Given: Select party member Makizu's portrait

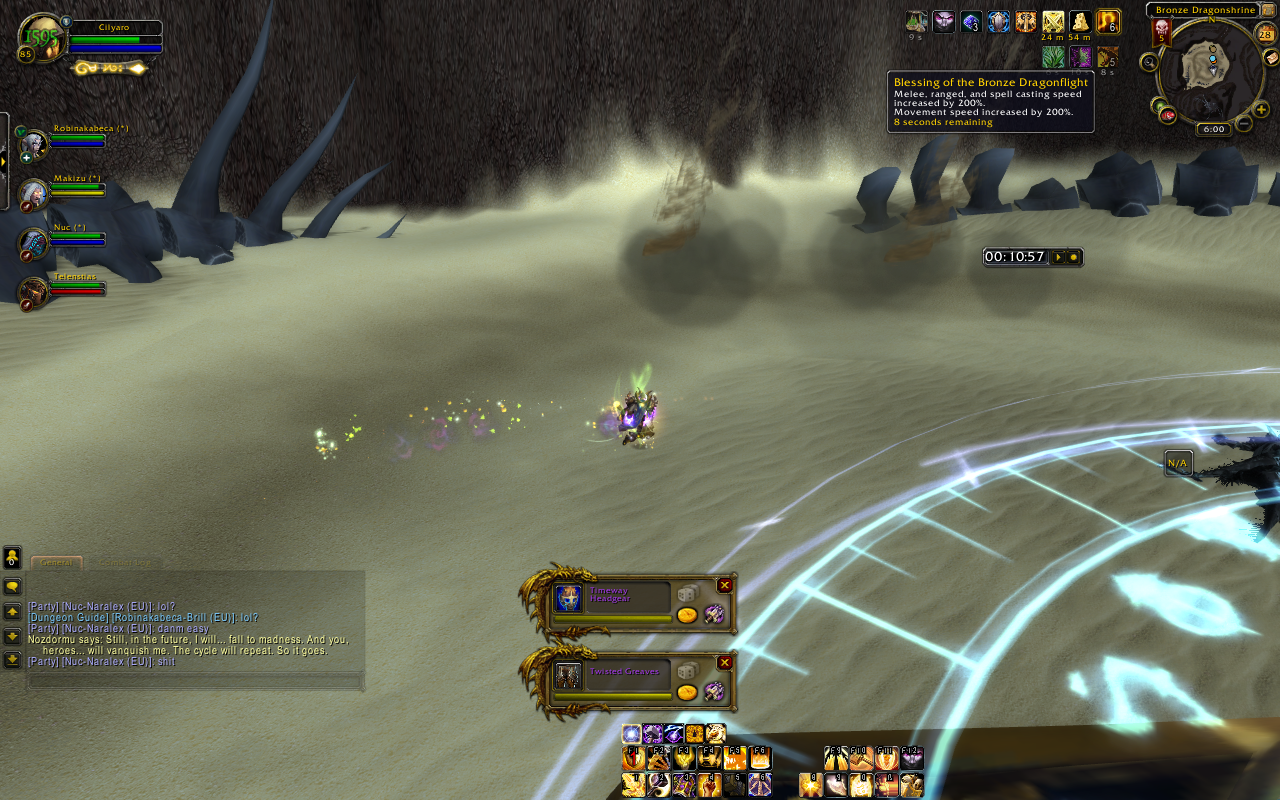Looking at the screenshot, I should point(34,194).
